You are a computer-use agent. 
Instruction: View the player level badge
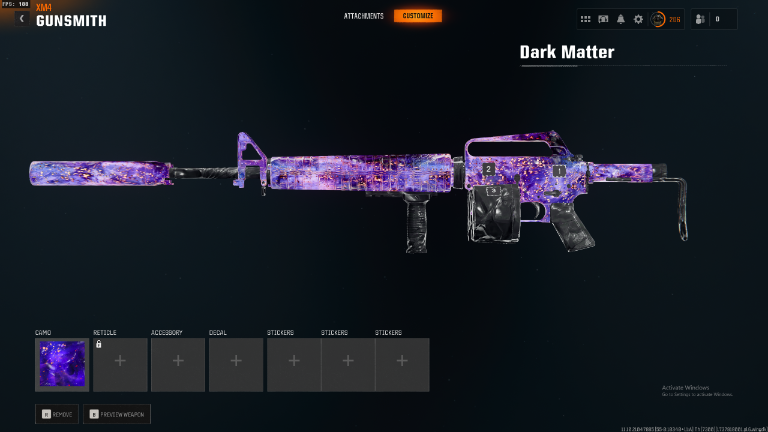click(x=657, y=19)
